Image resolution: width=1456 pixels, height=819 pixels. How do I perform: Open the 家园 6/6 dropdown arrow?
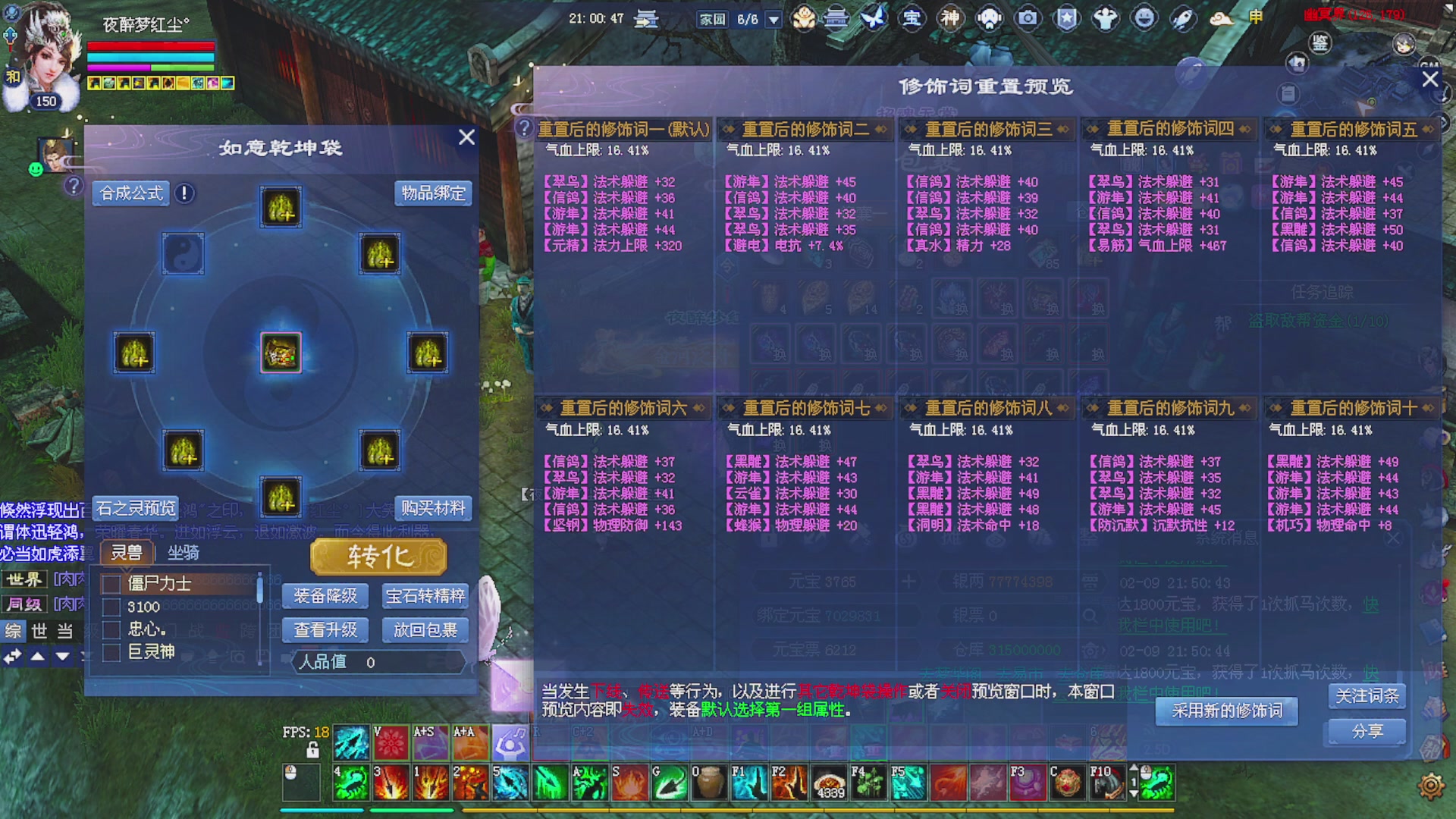tap(772, 19)
